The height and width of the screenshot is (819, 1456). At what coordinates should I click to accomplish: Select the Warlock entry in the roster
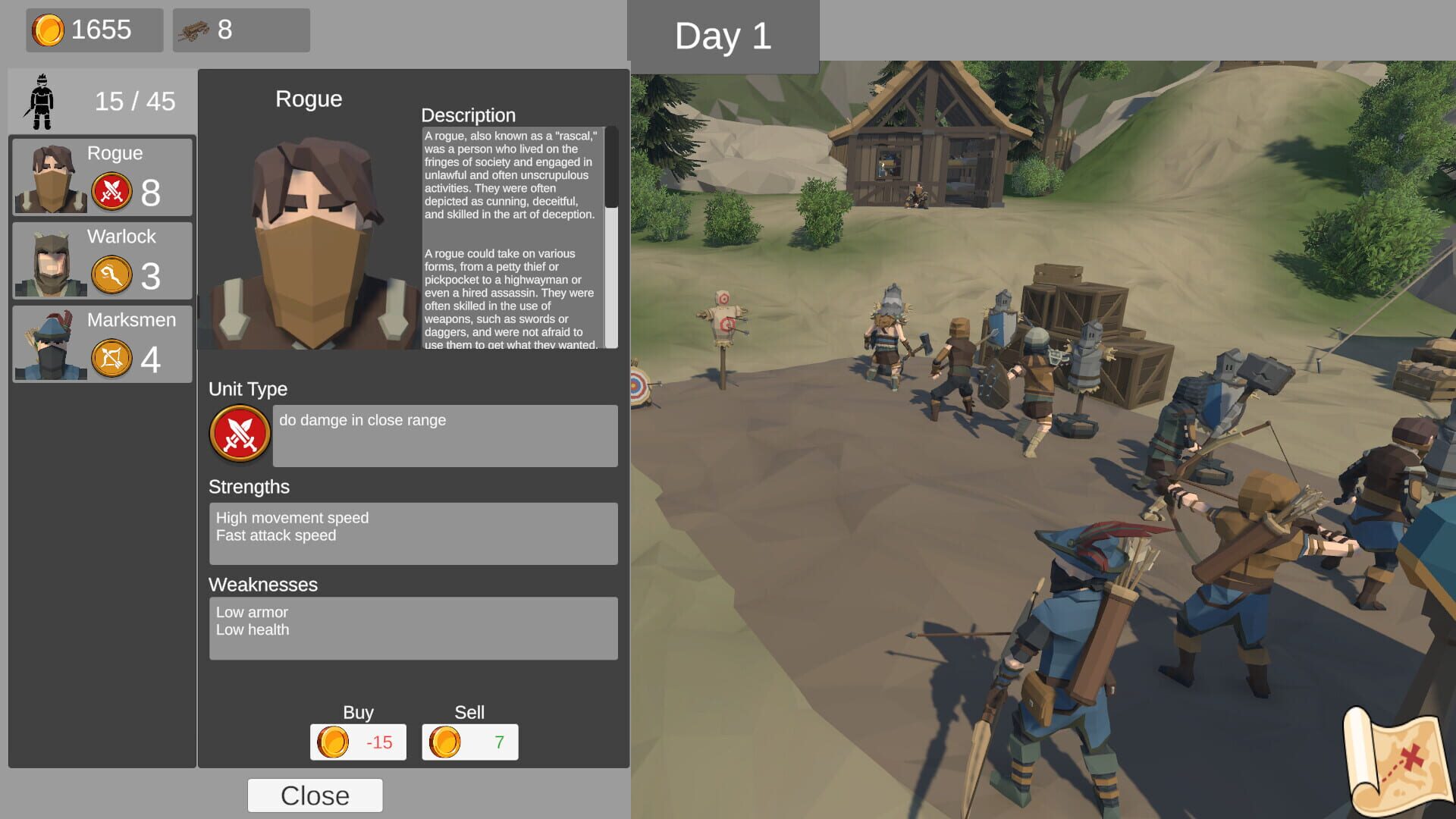click(102, 260)
